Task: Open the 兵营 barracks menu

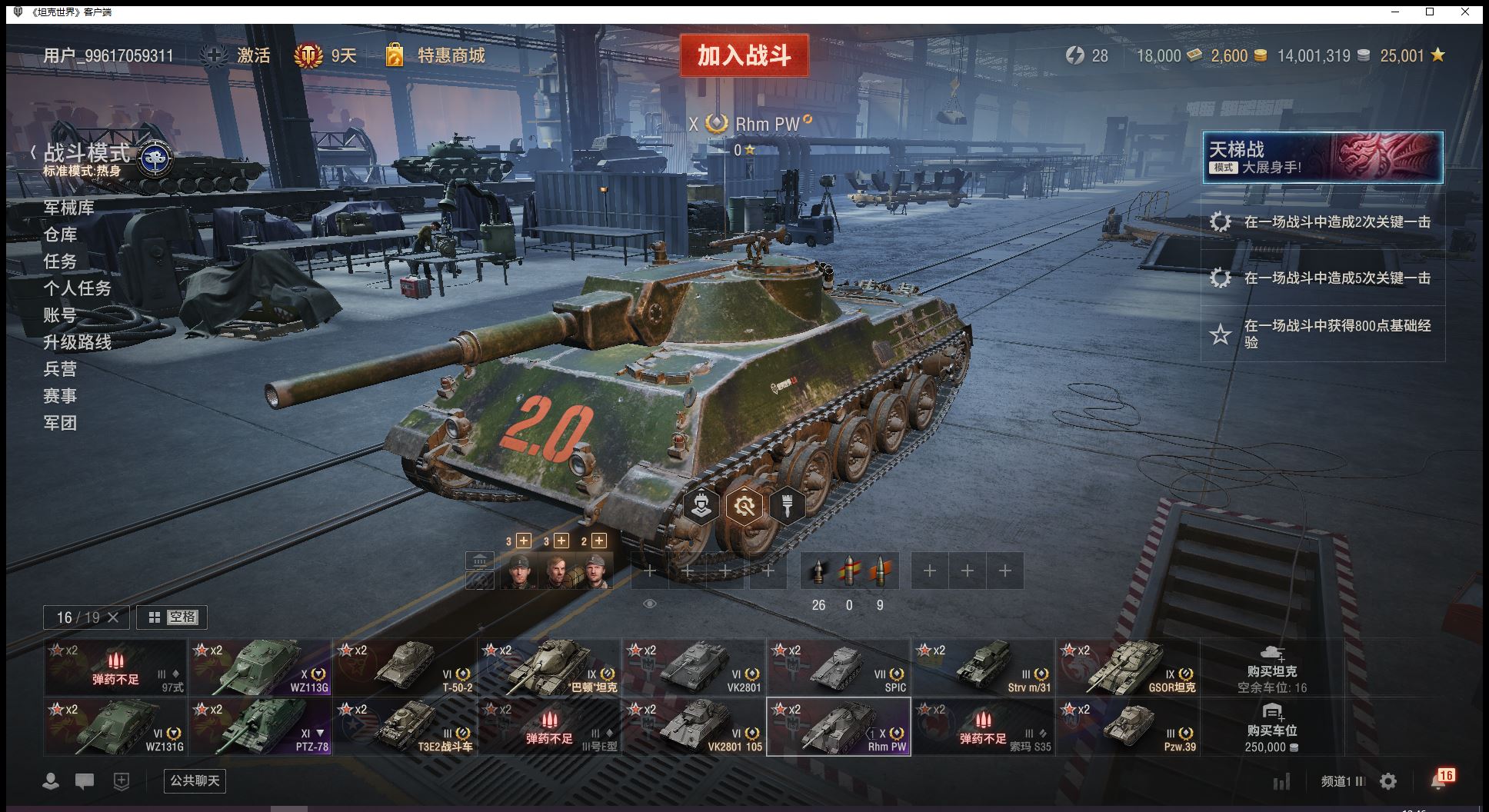Action: click(x=60, y=369)
